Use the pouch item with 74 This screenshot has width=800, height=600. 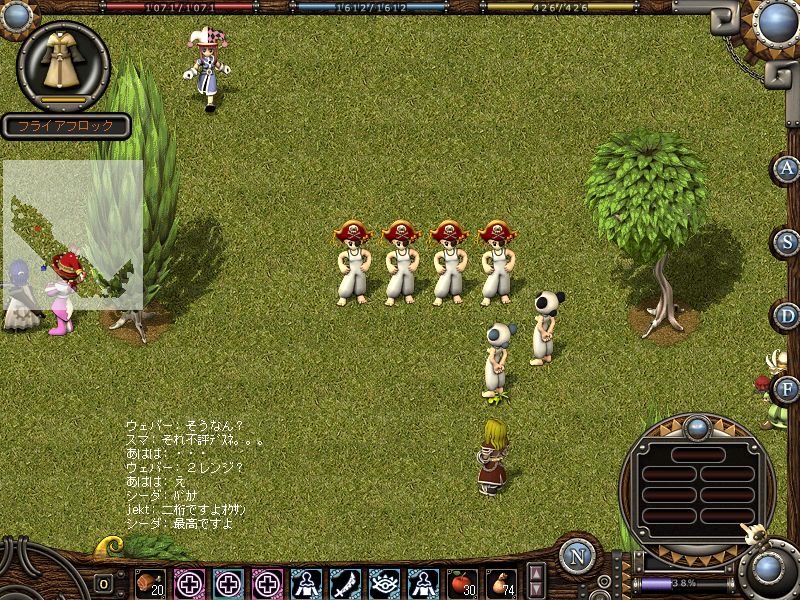(x=500, y=583)
